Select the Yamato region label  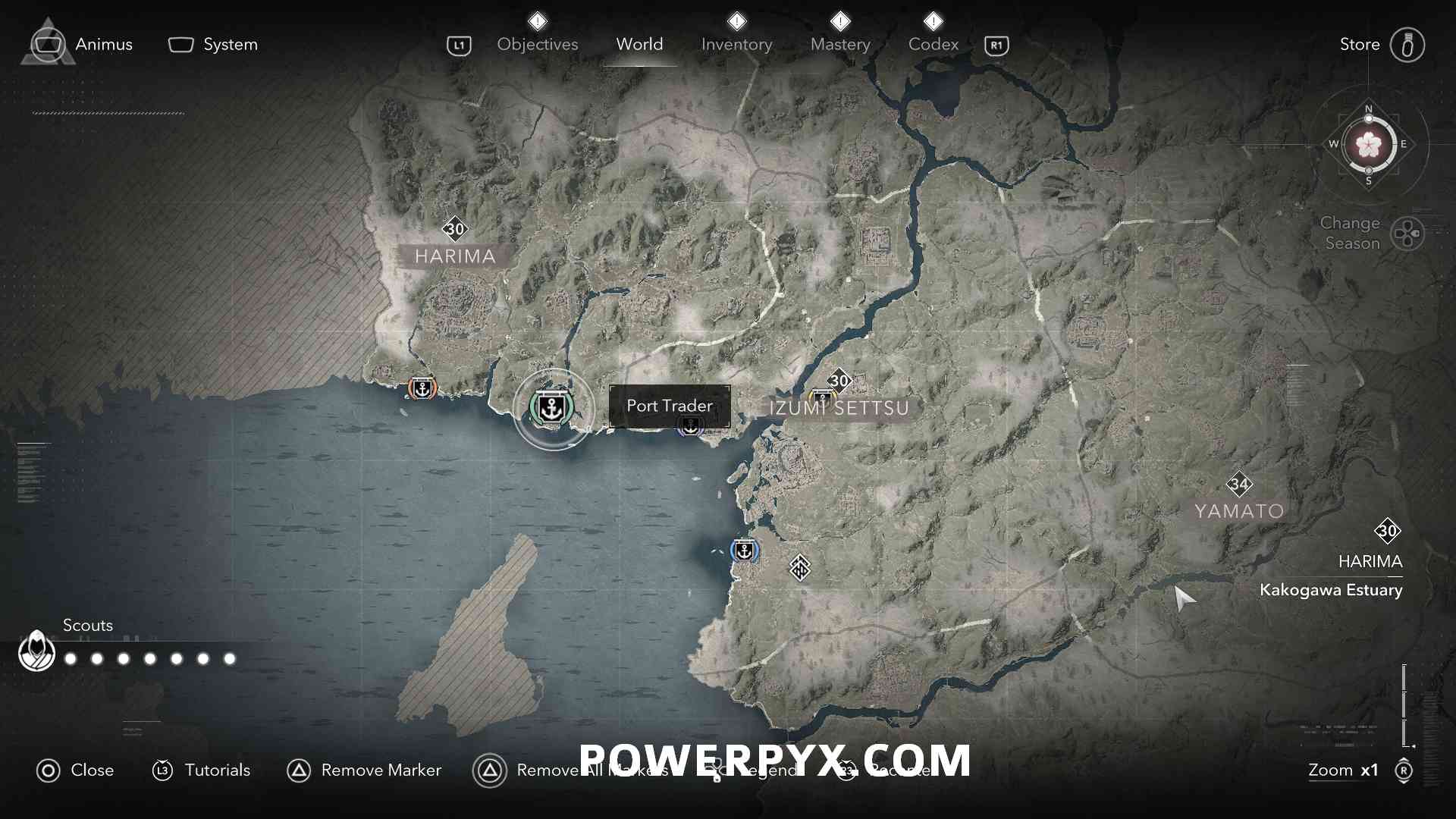tap(1239, 511)
